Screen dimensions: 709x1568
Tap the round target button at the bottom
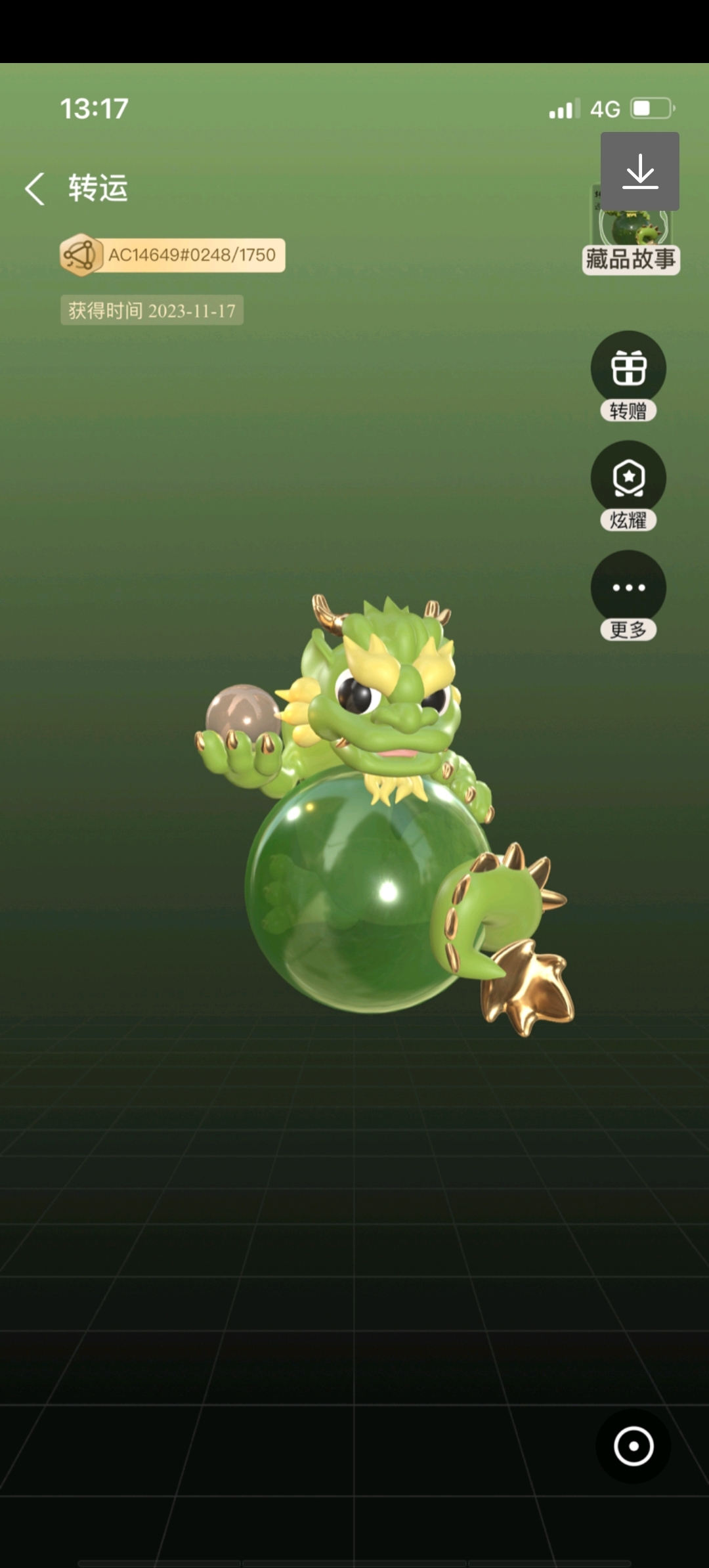pyautogui.click(x=634, y=1446)
